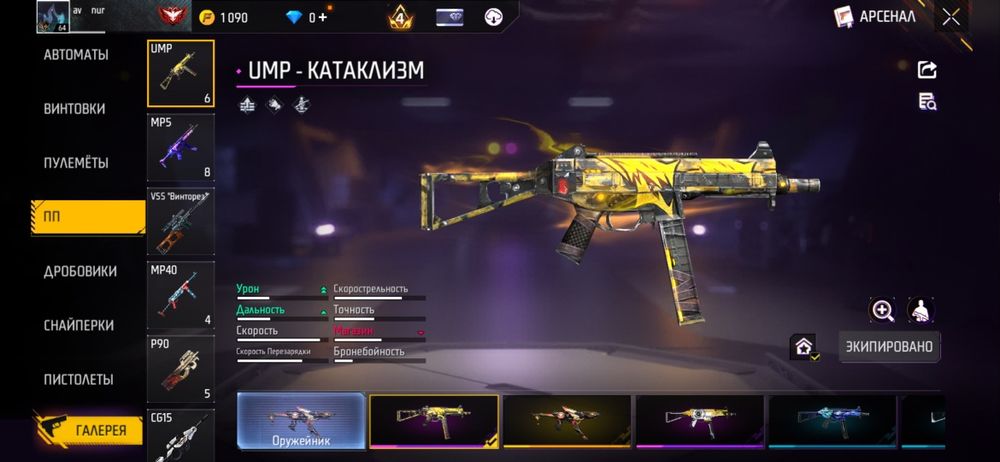Zoom in with the magnifier icon

(882, 311)
